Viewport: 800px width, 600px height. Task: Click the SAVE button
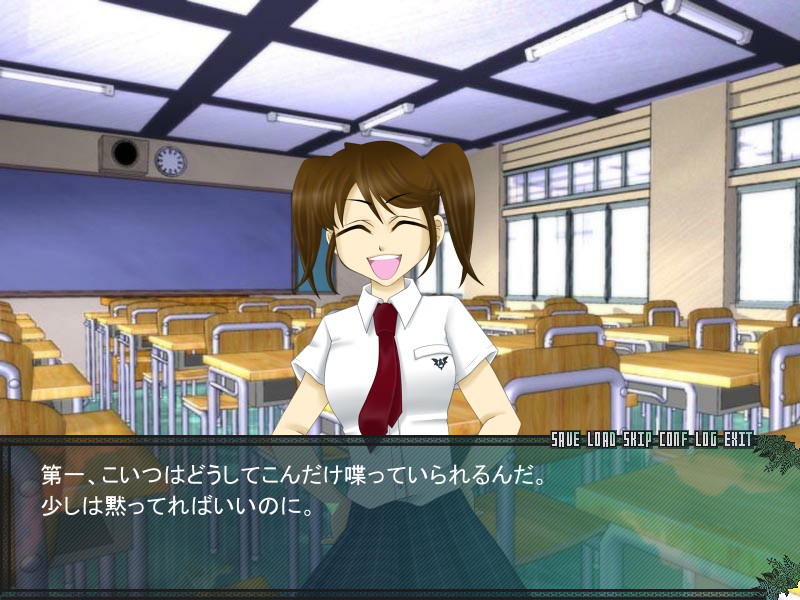[567, 440]
